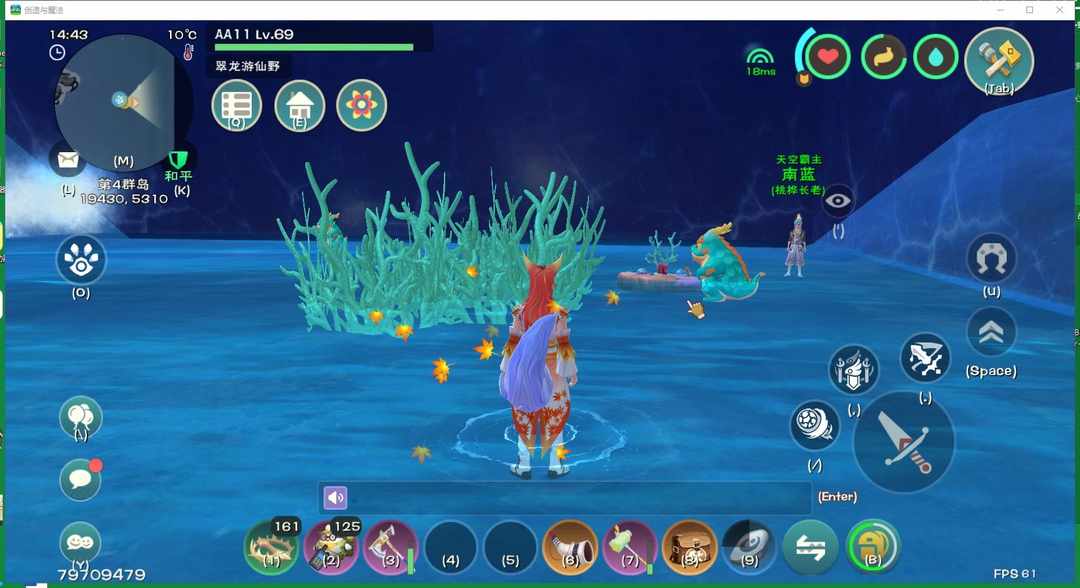This screenshot has height=588, width=1080.
Task: Open the balloons icon
Action: click(x=80, y=416)
